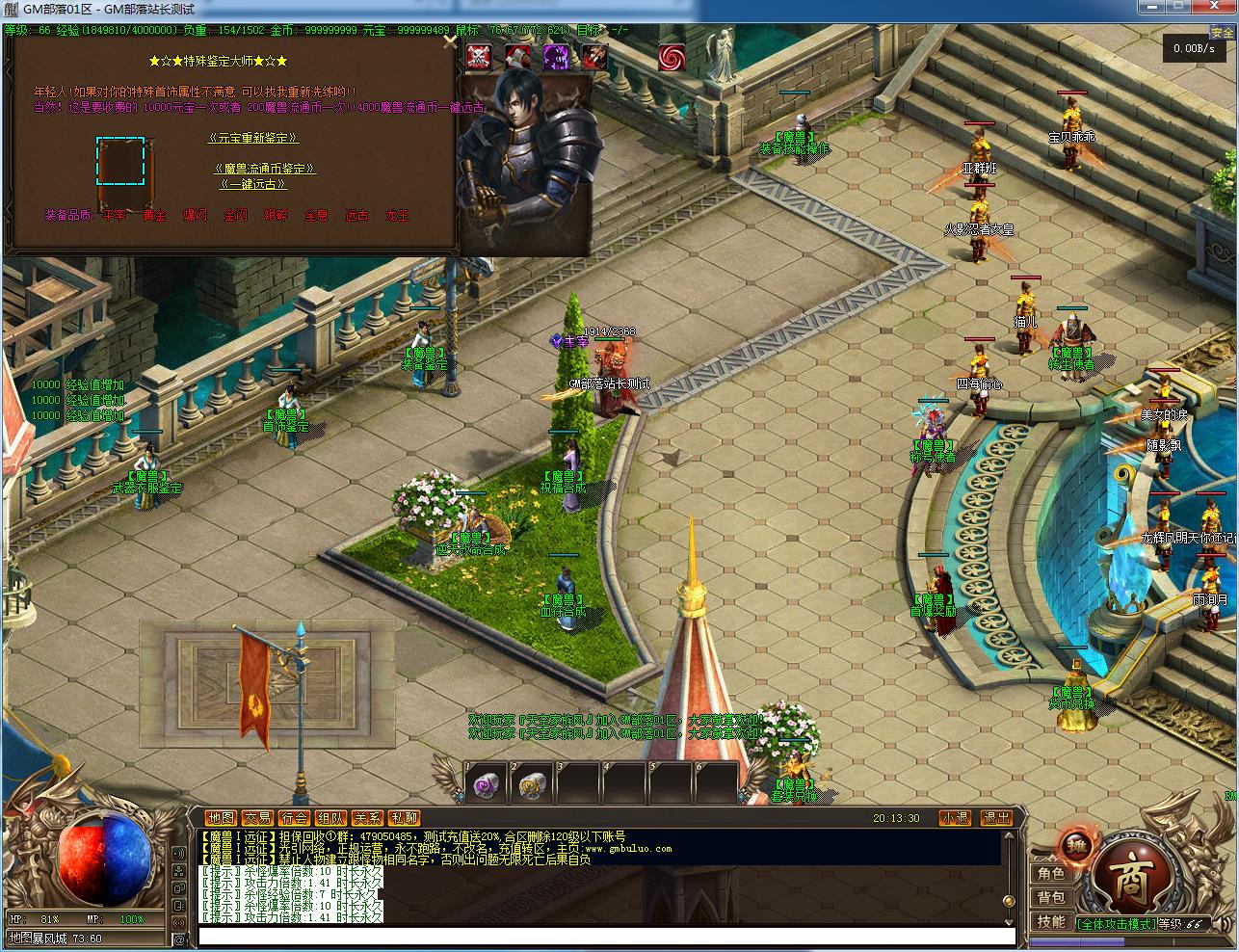Open the 背包 backpack

pos(1050,897)
